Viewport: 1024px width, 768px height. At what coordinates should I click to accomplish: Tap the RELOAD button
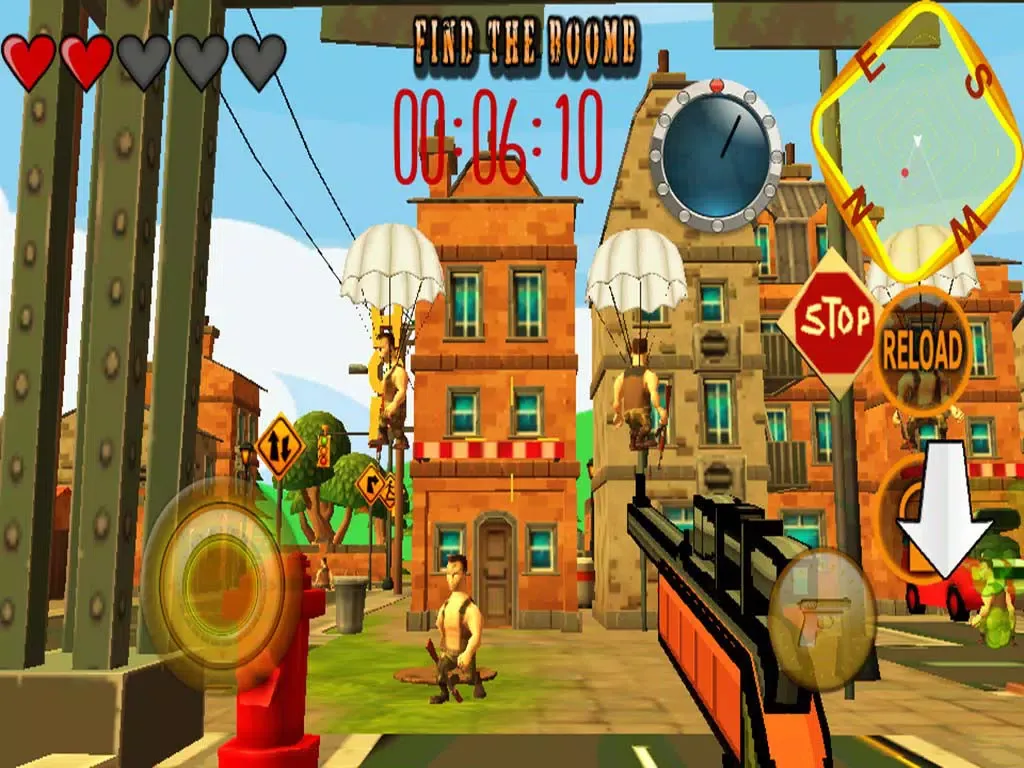pyautogui.click(x=921, y=348)
